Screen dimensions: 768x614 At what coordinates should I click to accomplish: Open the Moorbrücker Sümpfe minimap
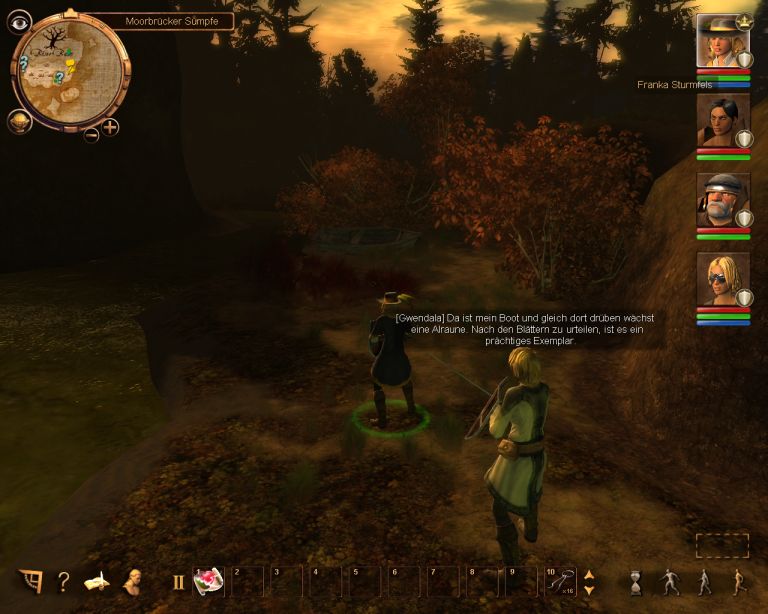tap(68, 69)
